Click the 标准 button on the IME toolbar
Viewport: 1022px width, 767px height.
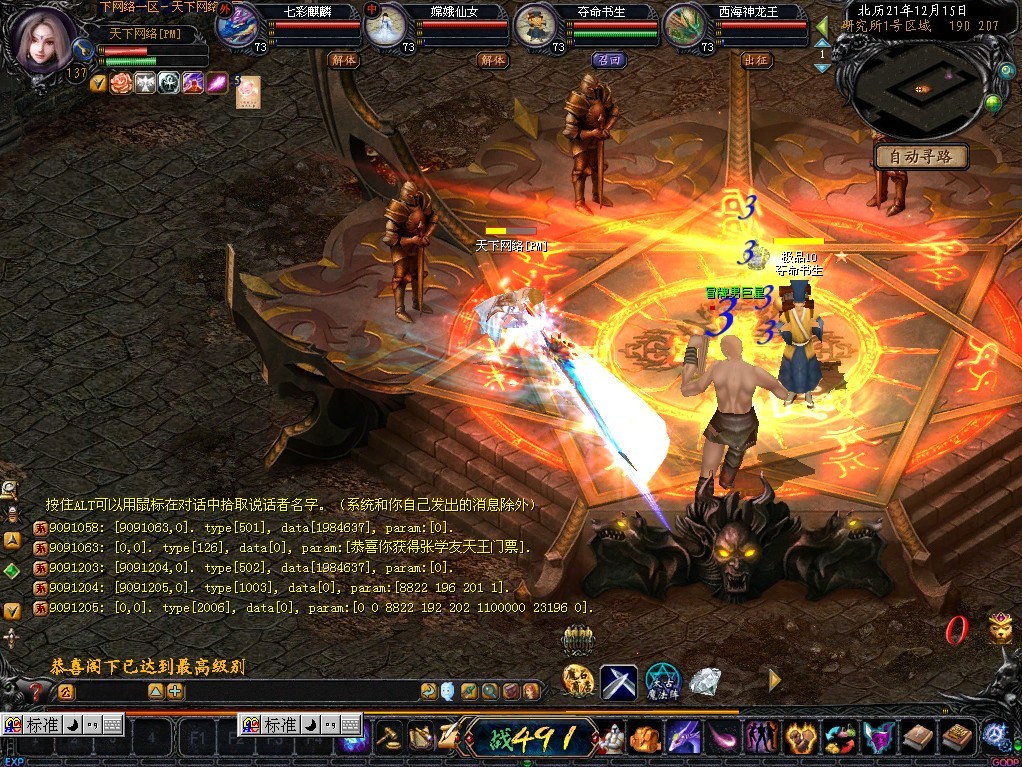tap(42, 725)
